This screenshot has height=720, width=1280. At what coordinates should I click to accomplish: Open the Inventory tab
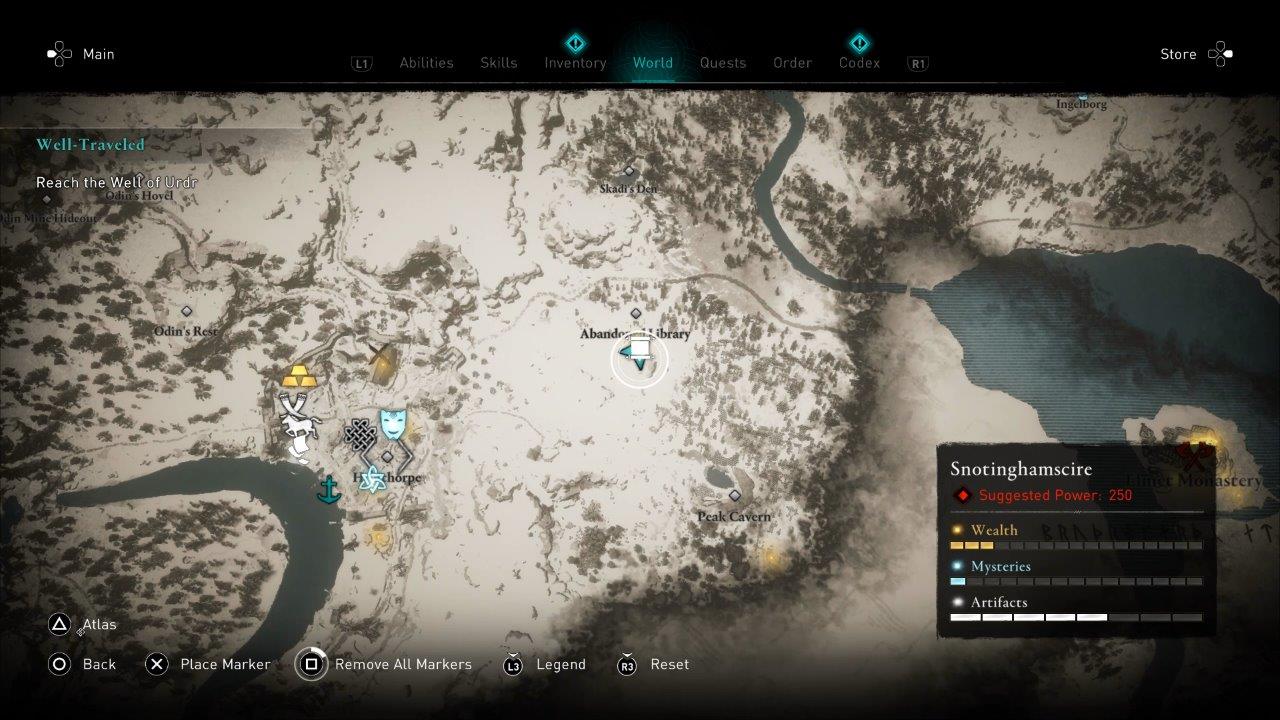pos(575,62)
